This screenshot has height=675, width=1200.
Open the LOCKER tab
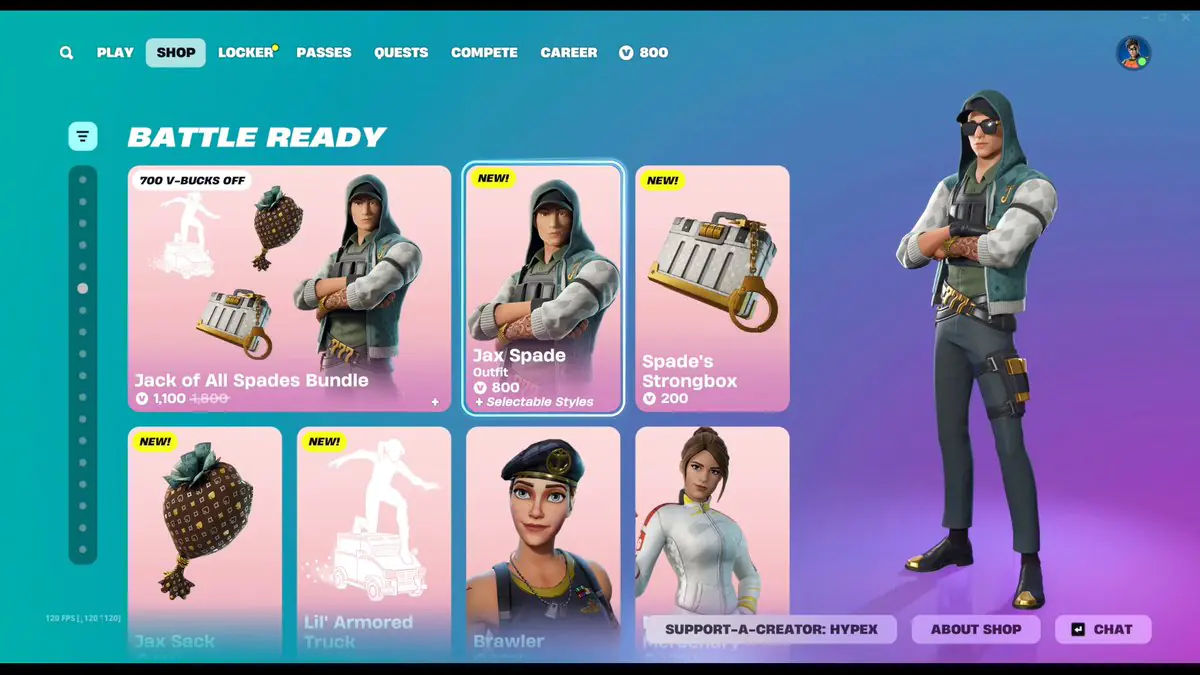tap(246, 53)
